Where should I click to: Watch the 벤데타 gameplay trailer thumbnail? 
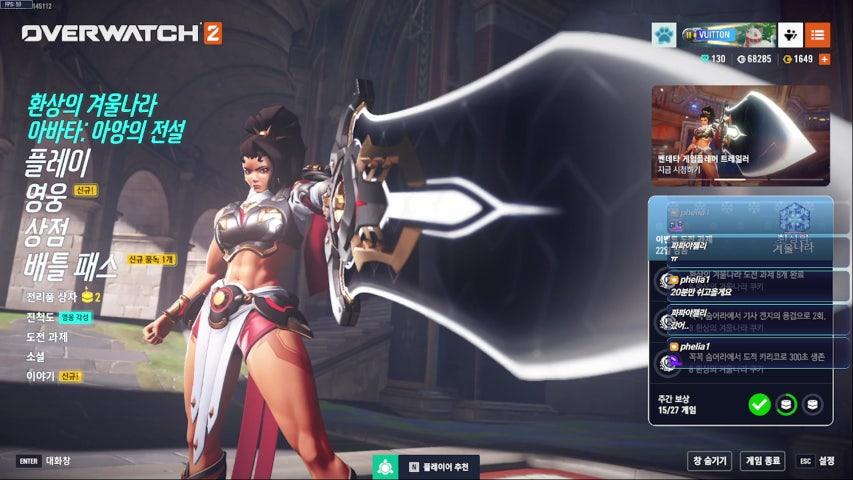(x=740, y=134)
